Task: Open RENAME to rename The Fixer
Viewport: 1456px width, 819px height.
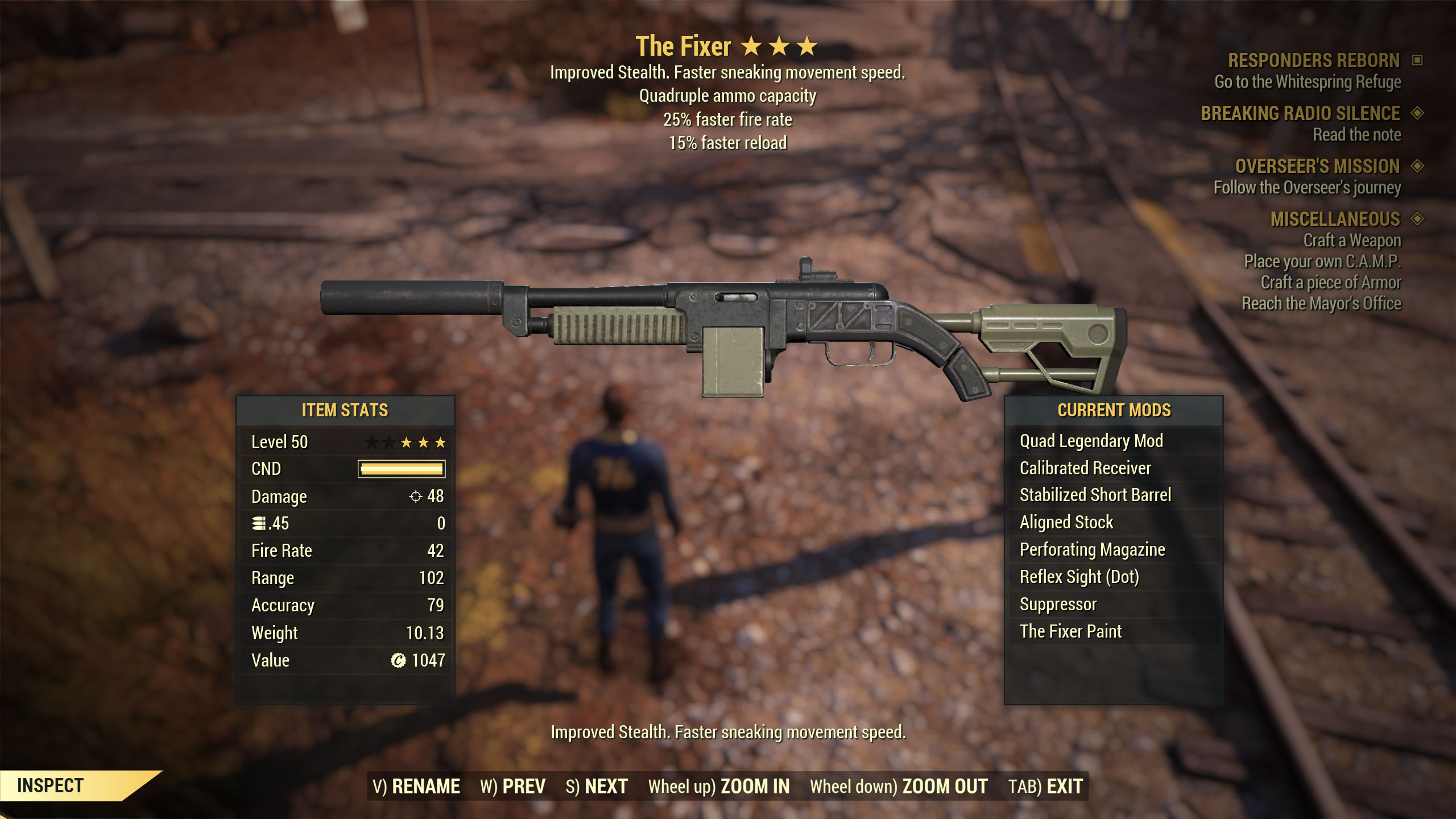Action: point(424,785)
